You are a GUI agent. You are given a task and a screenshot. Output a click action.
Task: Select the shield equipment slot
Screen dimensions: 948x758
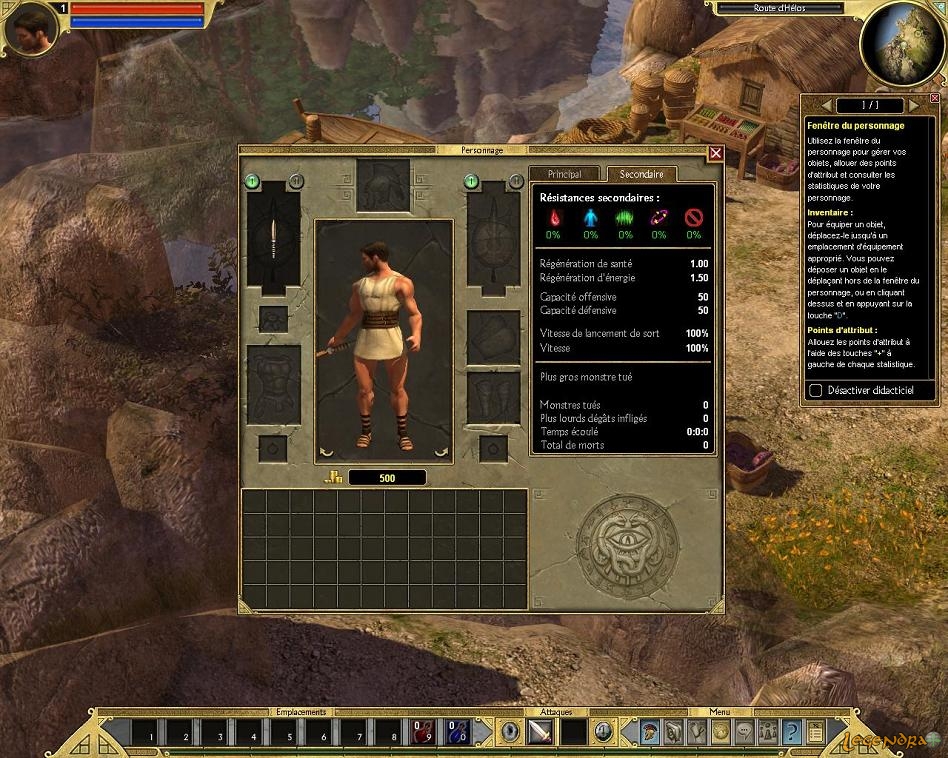tap(493, 237)
